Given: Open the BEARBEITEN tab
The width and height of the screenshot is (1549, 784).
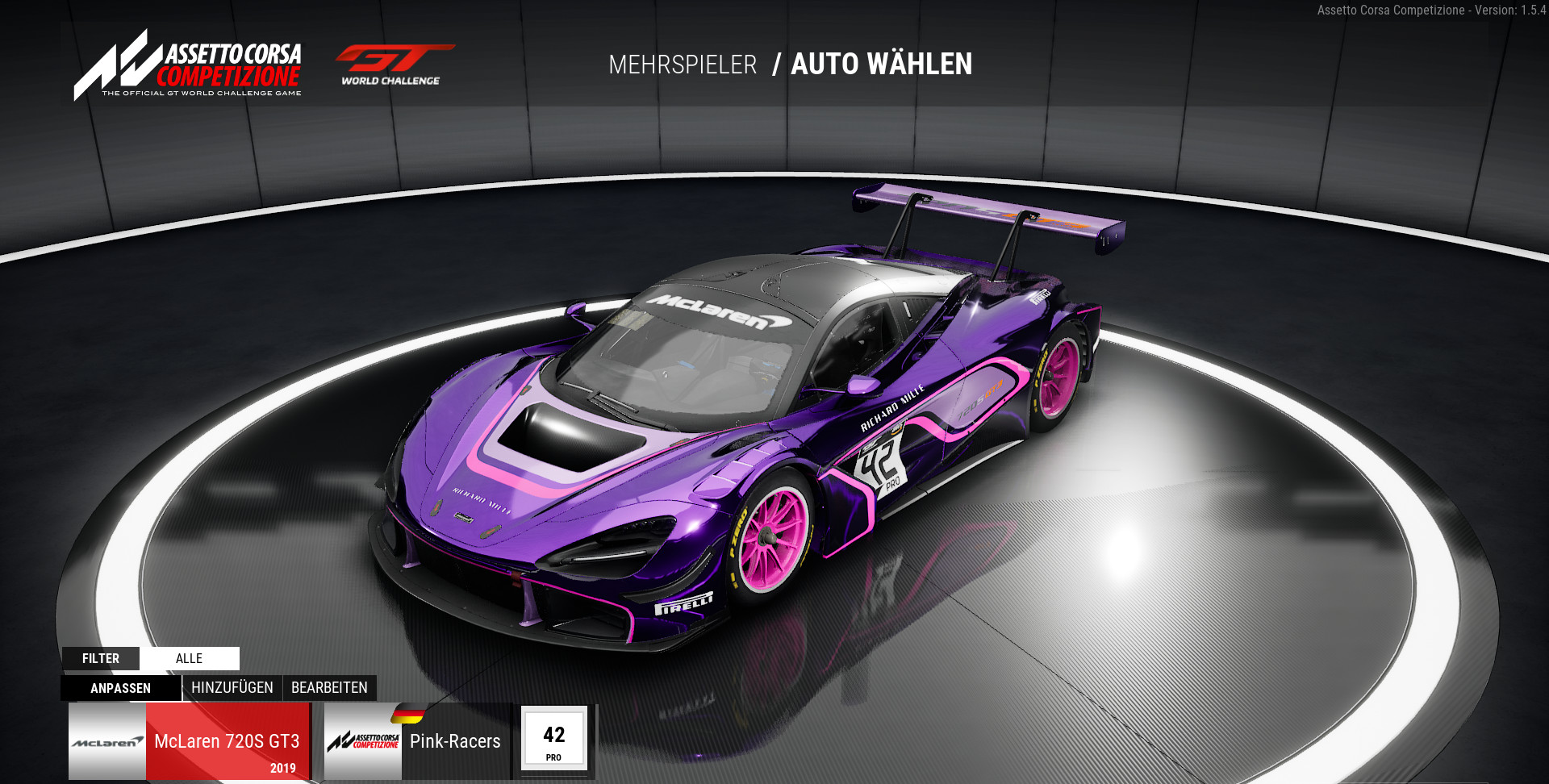Looking at the screenshot, I should (329, 688).
